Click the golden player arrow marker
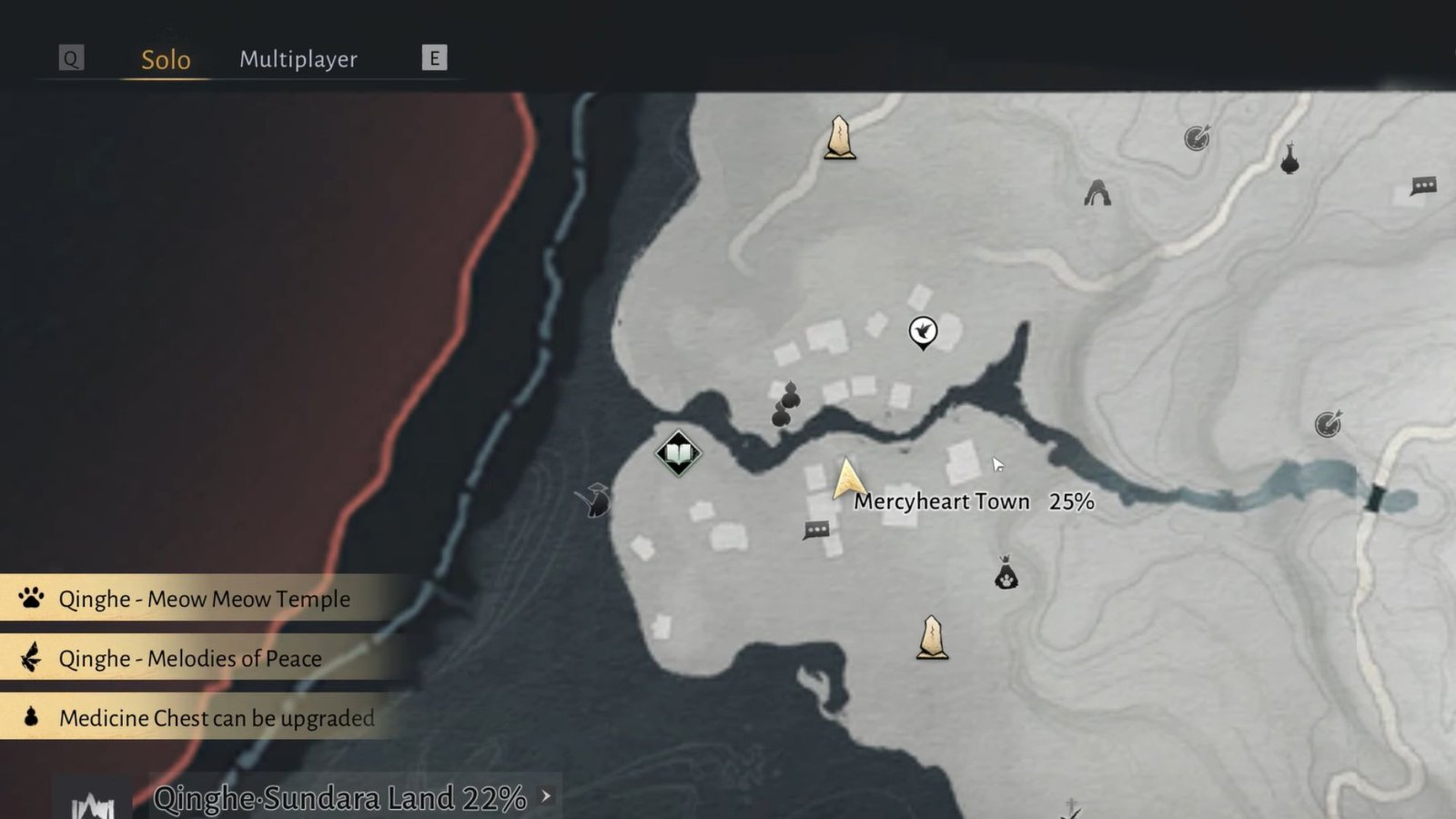The height and width of the screenshot is (819, 1456). pyautogui.click(x=846, y=479)
